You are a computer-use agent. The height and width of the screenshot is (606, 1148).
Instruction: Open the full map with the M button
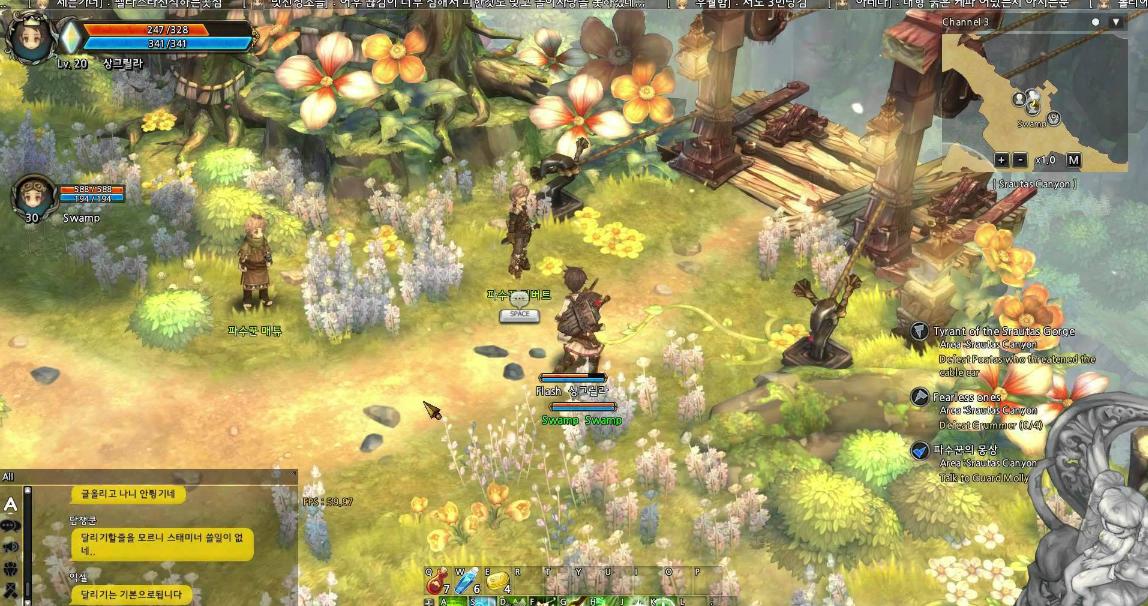tap(1073, 160)
